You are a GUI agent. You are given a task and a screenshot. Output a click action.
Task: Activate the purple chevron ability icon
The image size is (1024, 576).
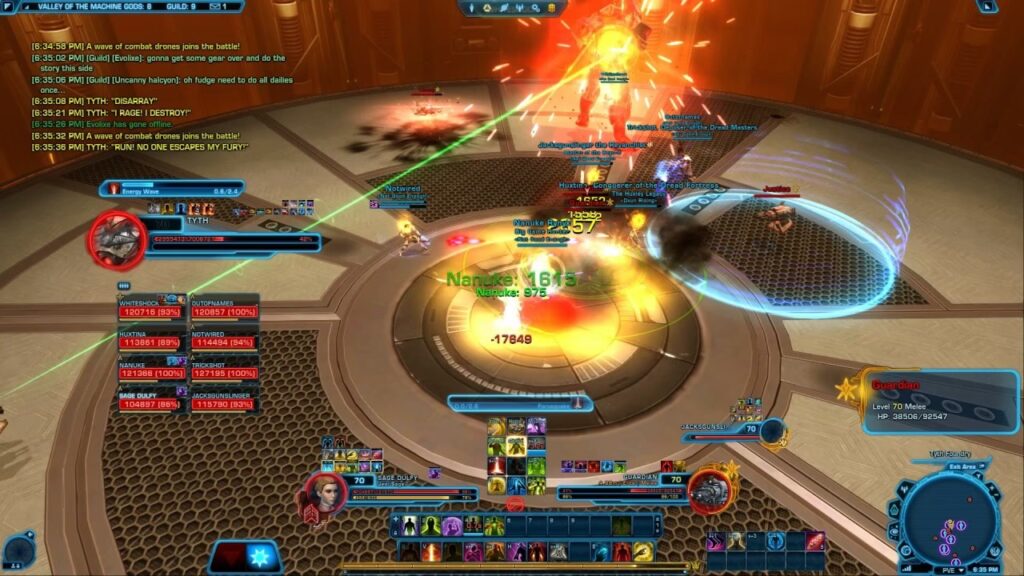coord(717,540)
